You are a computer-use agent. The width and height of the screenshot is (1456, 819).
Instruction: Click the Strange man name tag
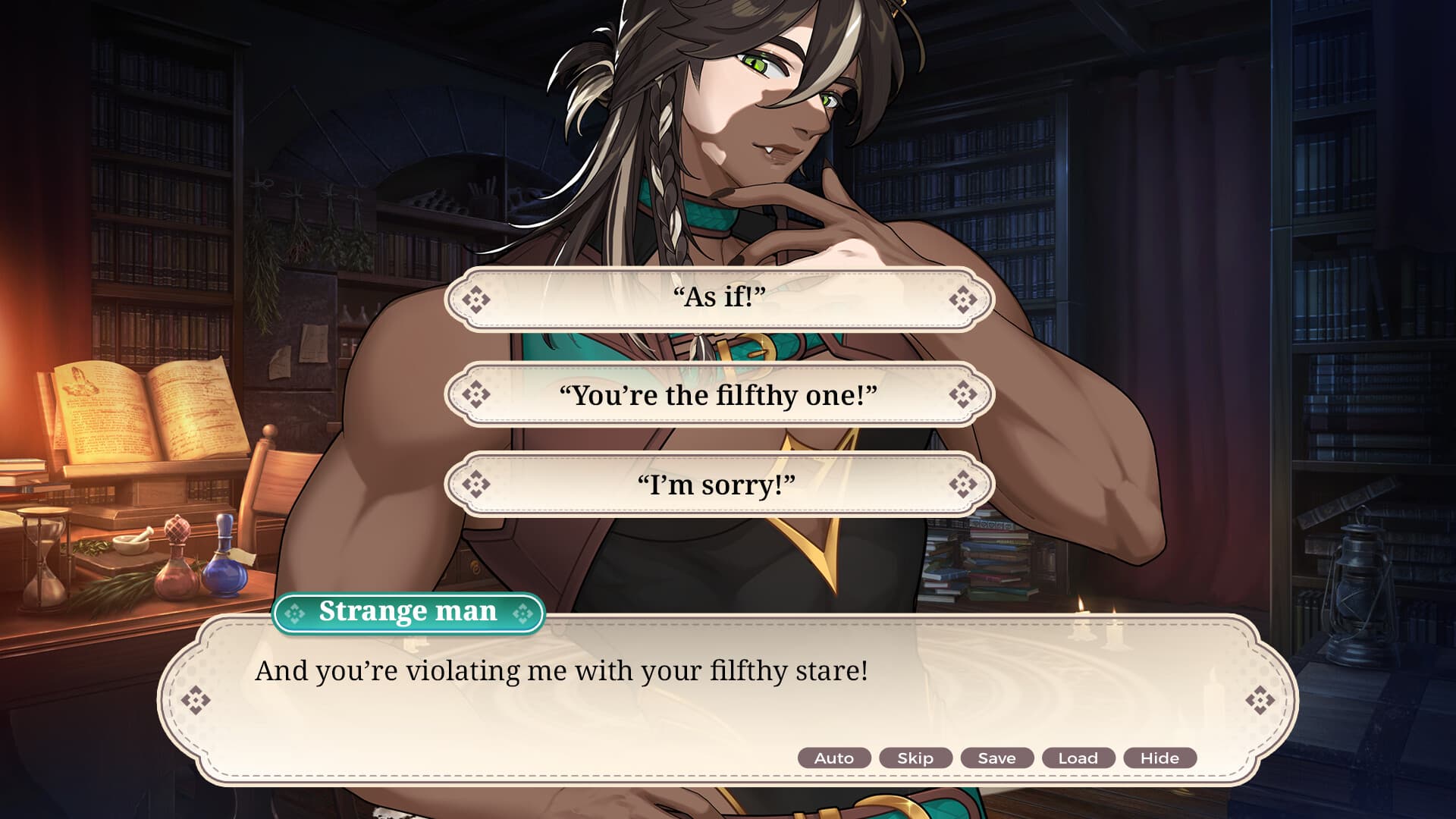coord(409,611)
